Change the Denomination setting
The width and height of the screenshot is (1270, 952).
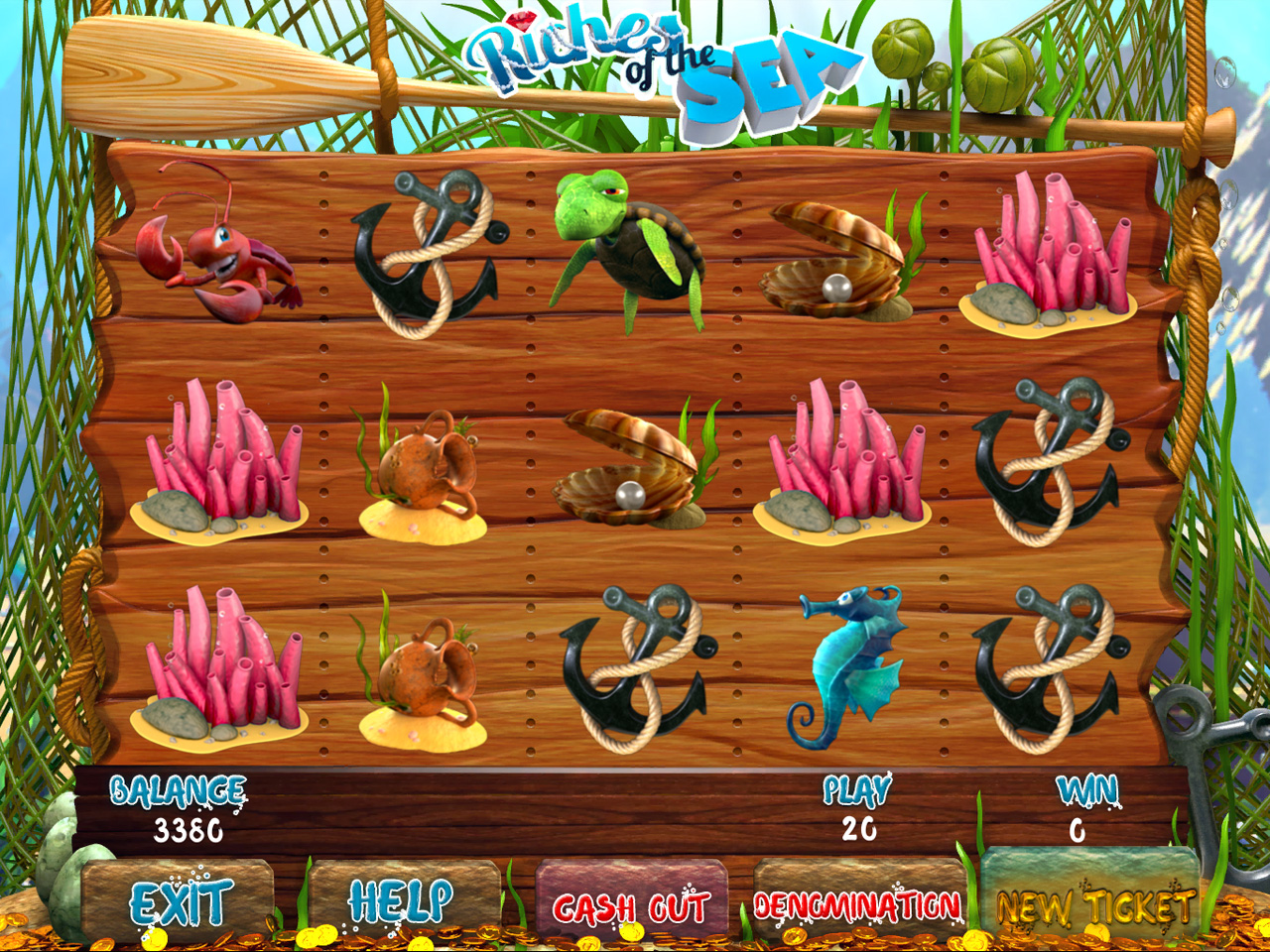point(857,904)
